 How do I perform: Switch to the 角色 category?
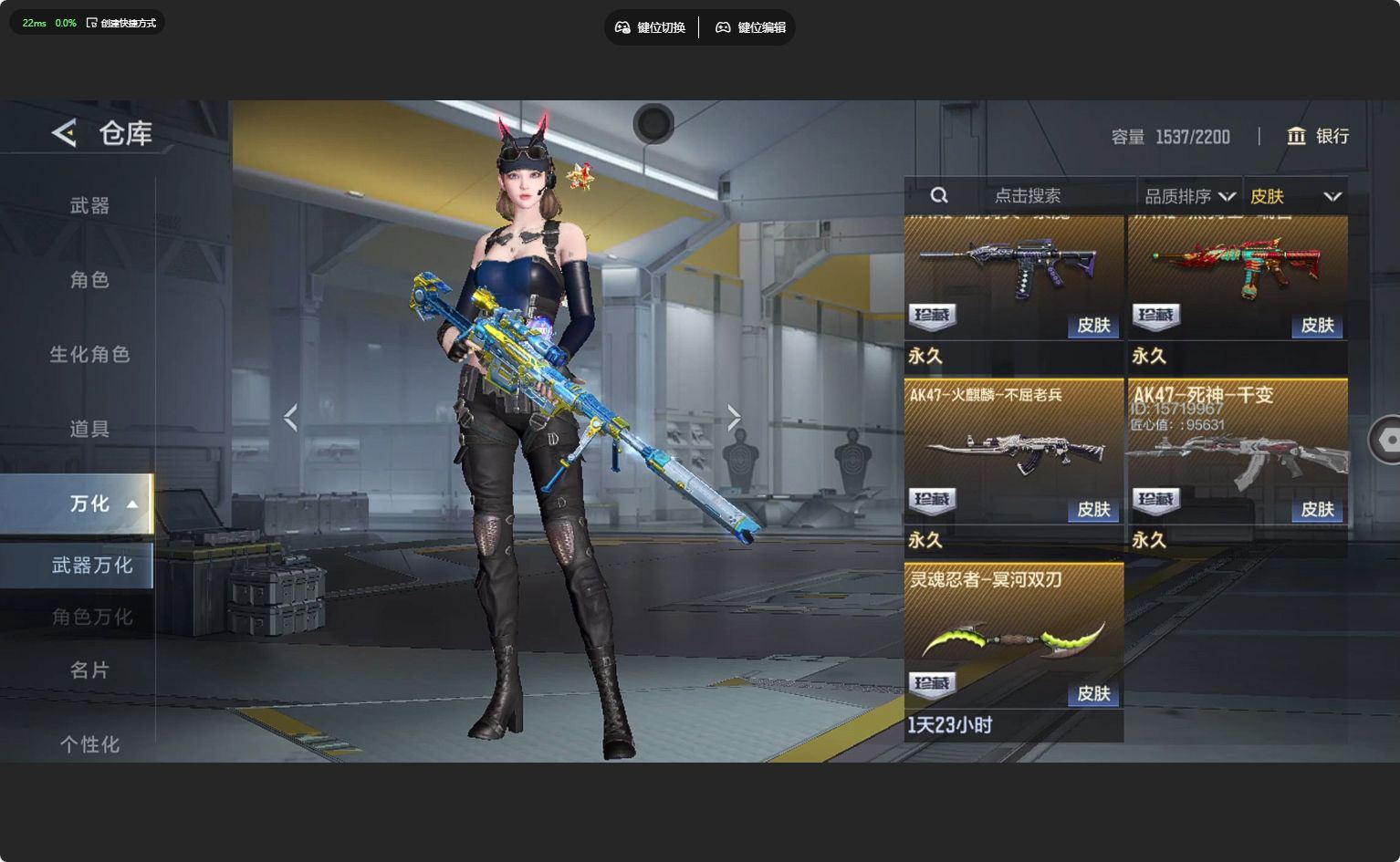tap(89, 280)
